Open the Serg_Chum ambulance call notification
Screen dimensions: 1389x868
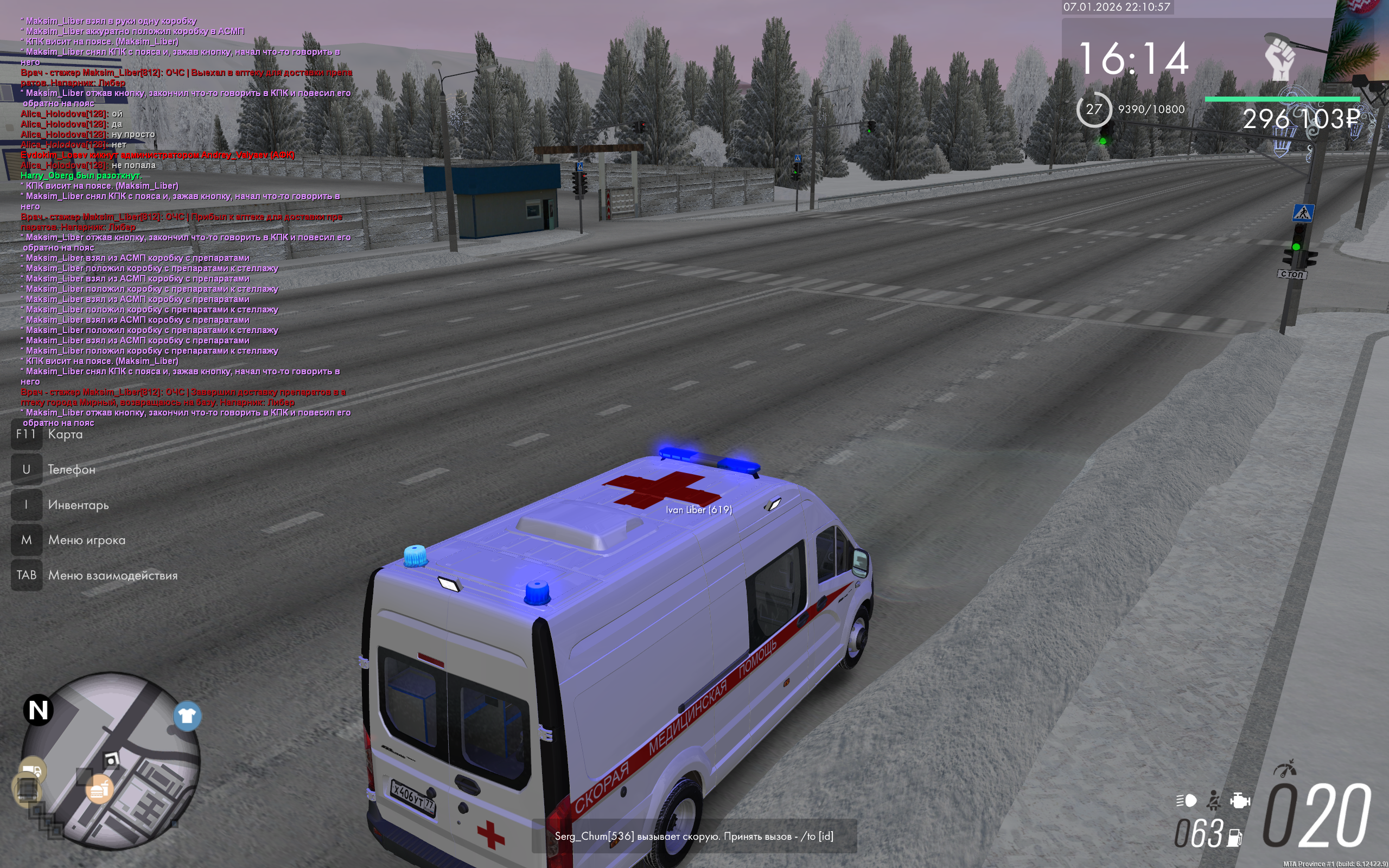pyautogui.click(x=694, y=836)
